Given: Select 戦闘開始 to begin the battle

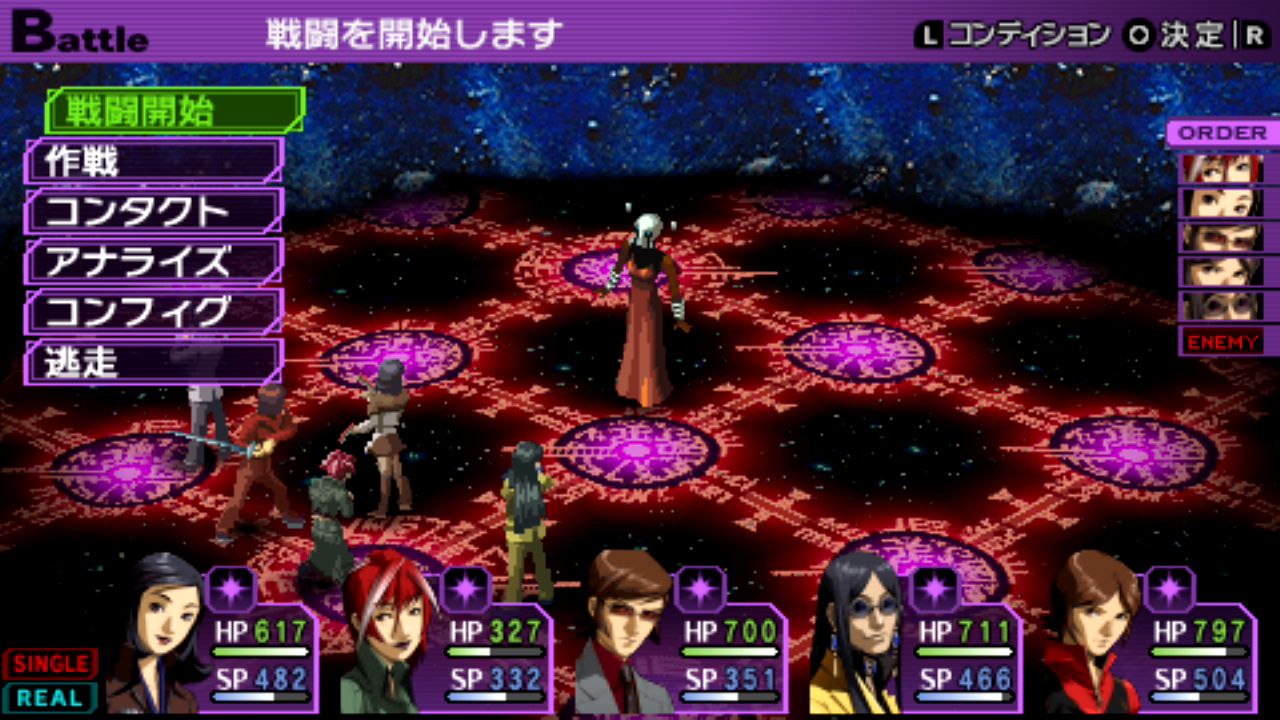Looking at the screenshot, I should pyautogui.click(x=175, y=110).
